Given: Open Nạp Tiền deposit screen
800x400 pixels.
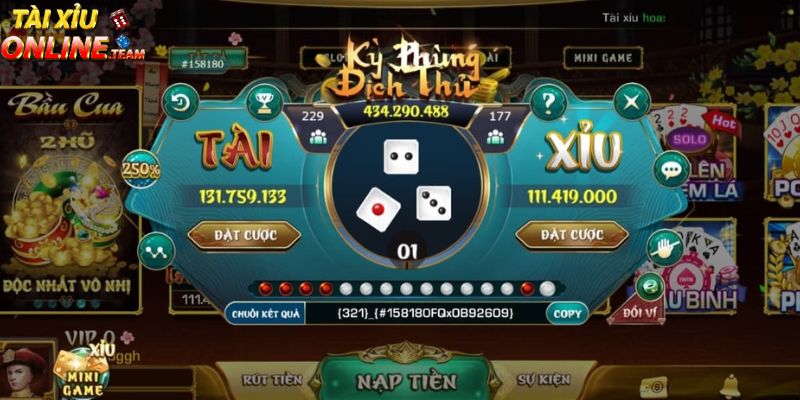Looking at the screenshot, I should point(406,381).
